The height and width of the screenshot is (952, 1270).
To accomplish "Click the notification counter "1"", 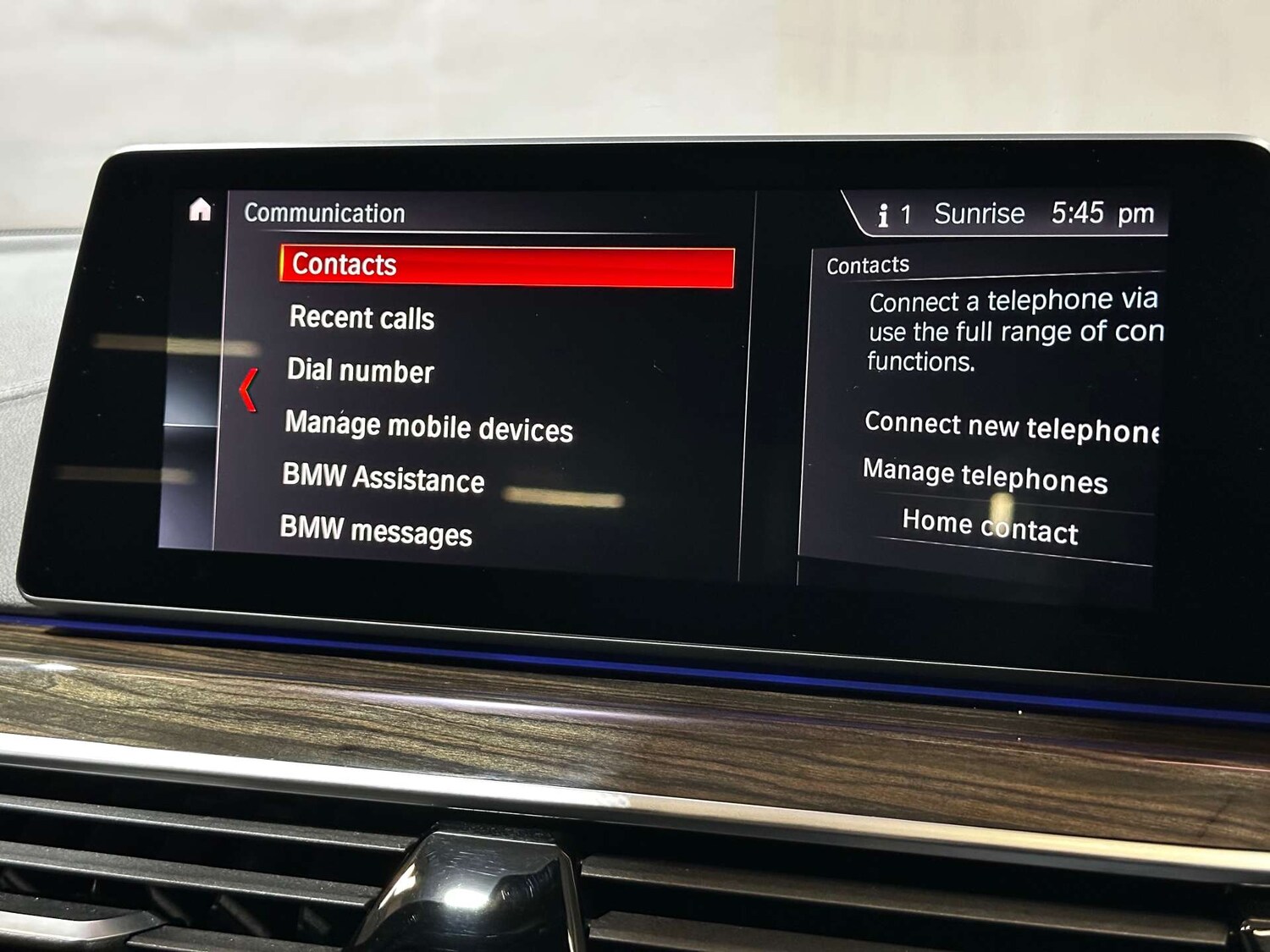I will click(x=908, y=215).
